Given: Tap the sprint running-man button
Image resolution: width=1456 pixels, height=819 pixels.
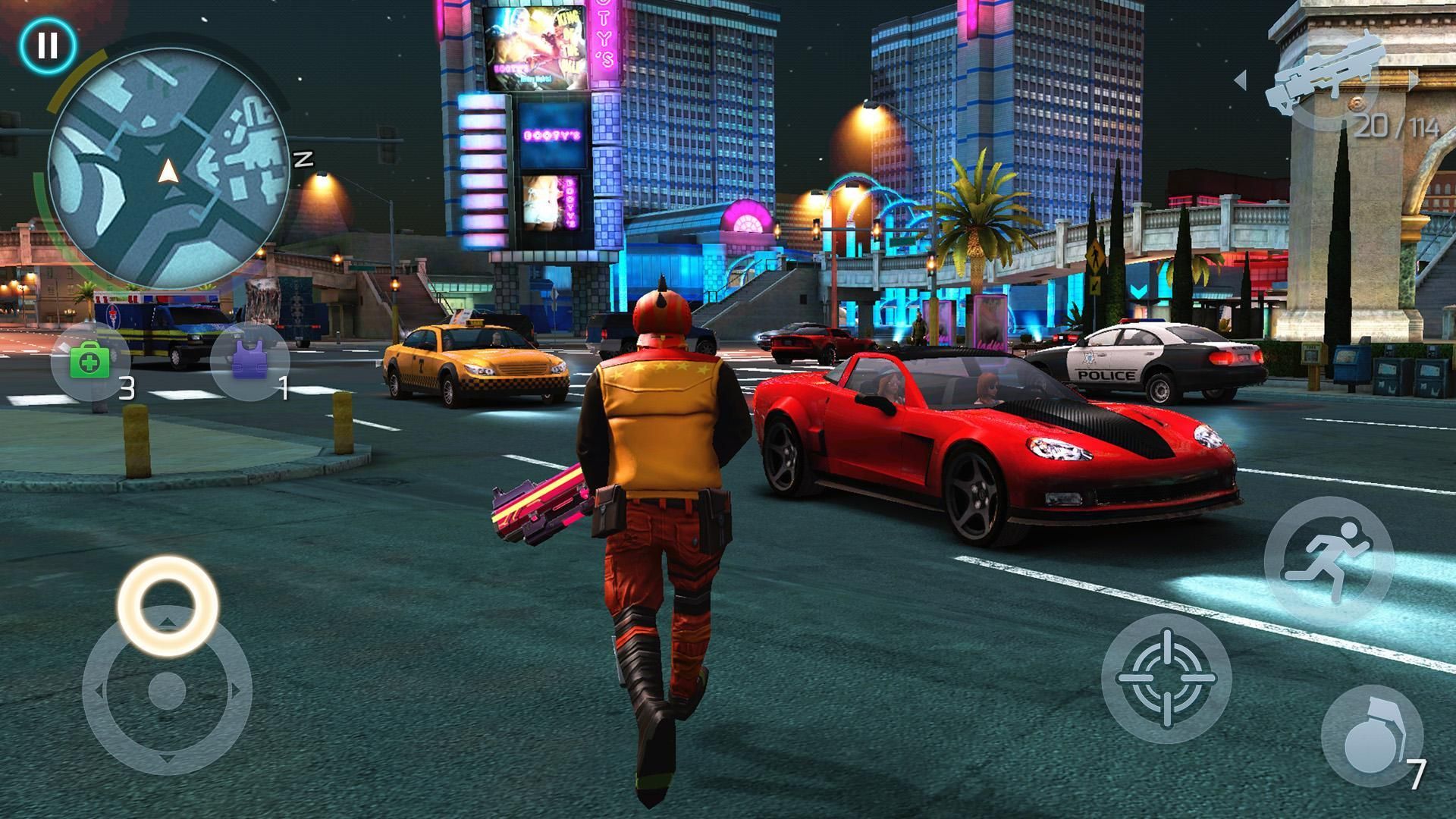Looking at the screenshot, I should point(1329,561).
